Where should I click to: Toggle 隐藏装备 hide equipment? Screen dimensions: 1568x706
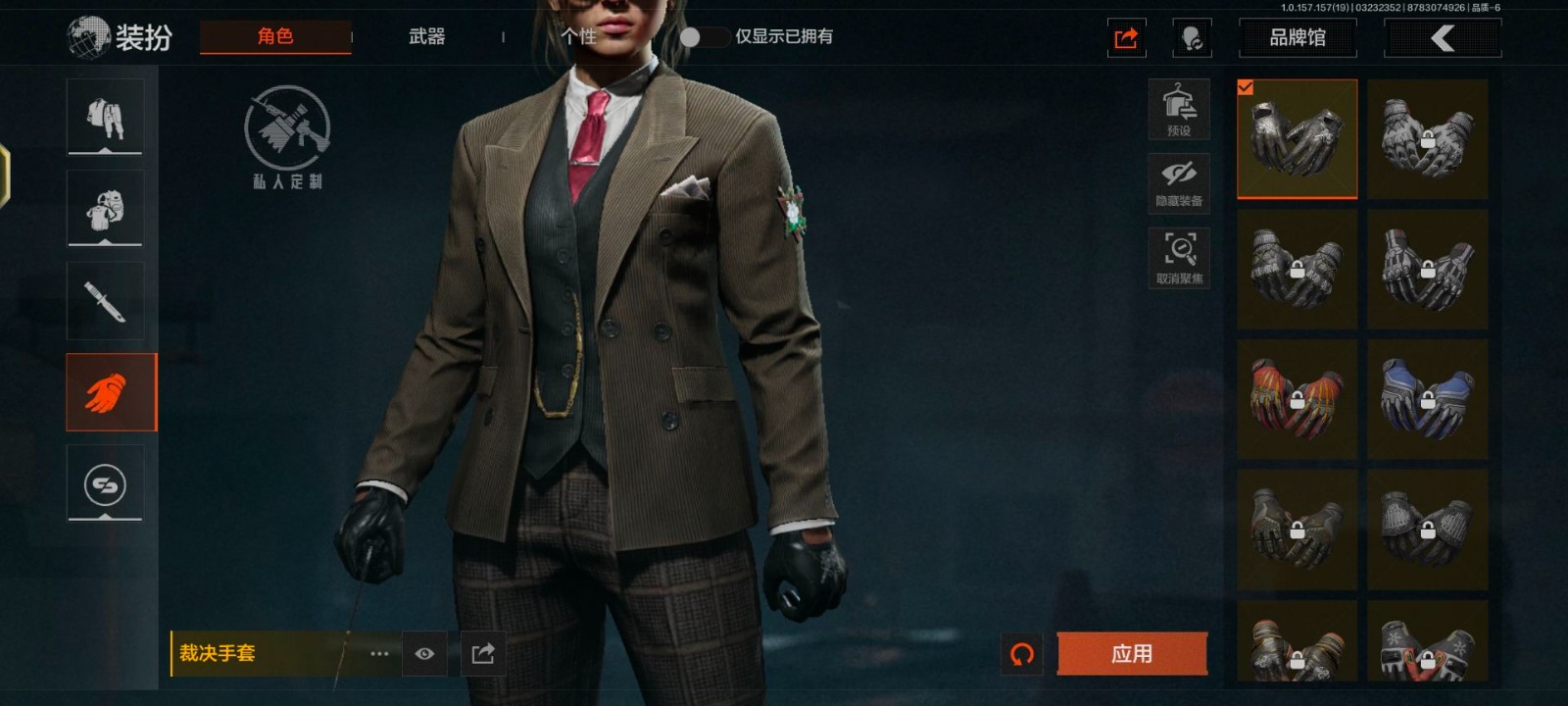(x=1179, y=183)
